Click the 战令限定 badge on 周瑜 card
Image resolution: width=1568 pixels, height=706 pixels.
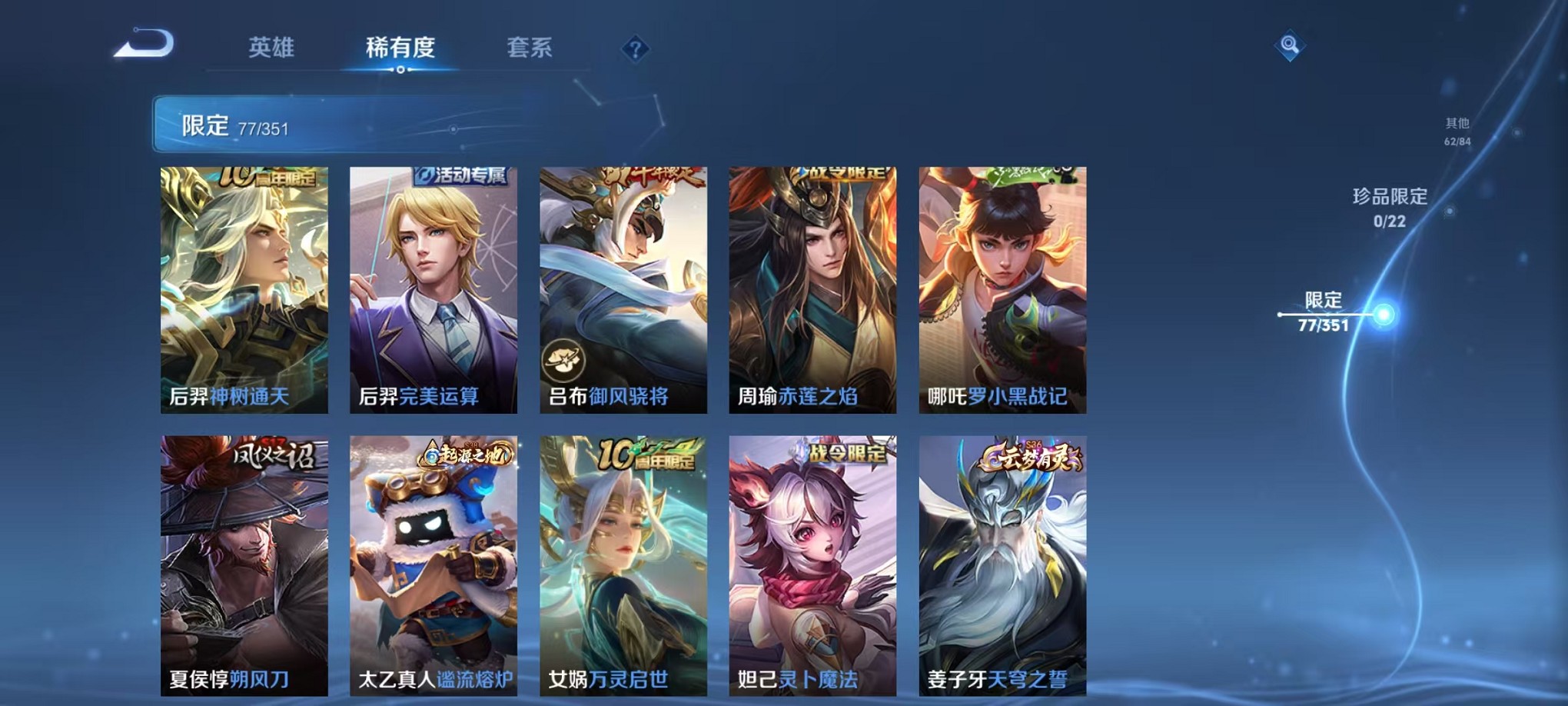tap(843, 172)
